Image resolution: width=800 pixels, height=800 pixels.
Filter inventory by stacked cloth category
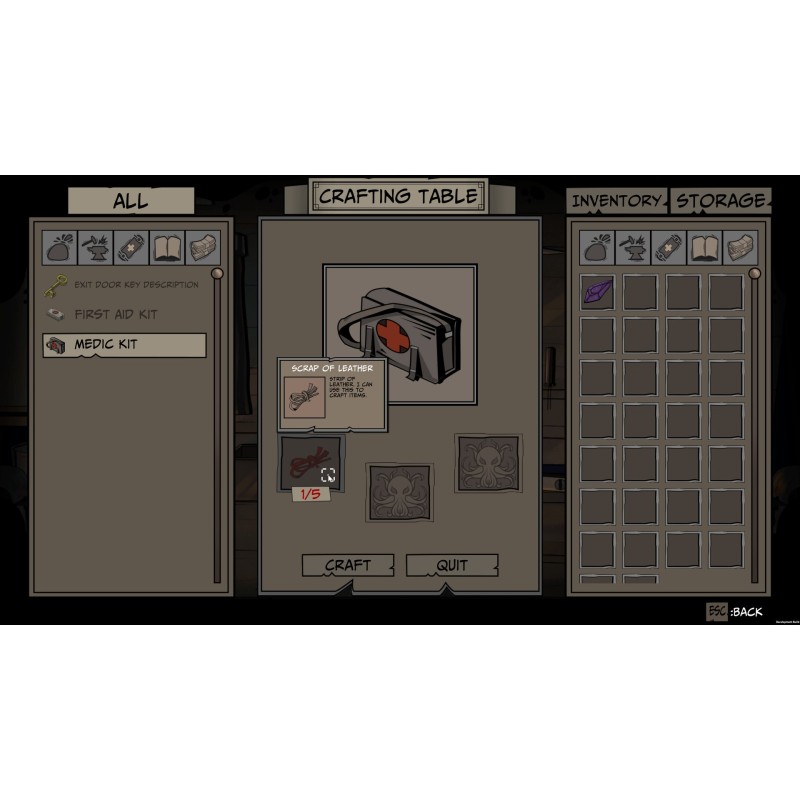pos(739,247)
